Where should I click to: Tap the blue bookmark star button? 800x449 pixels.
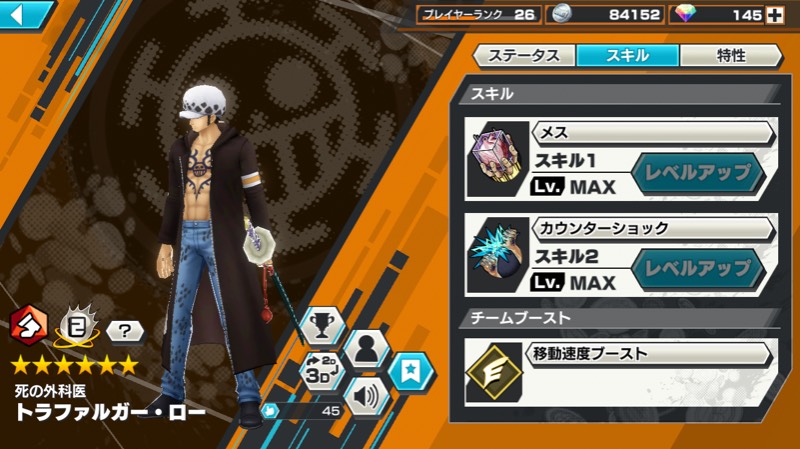(411, 371)
